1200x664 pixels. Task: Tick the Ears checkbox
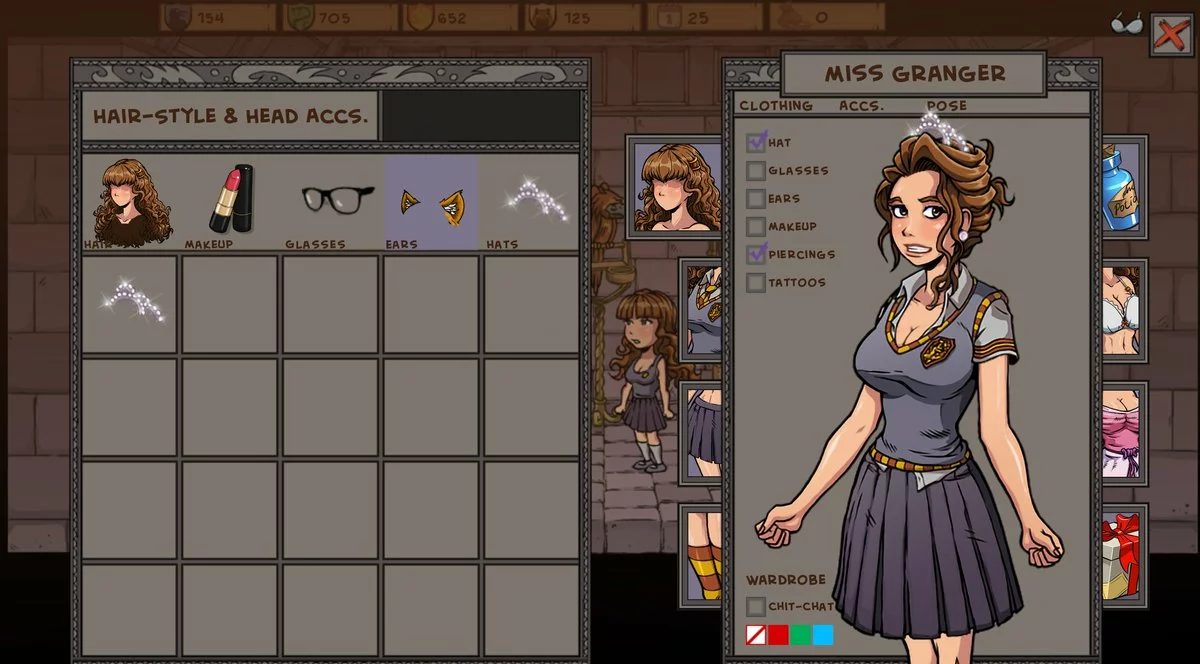pos(756,199)
